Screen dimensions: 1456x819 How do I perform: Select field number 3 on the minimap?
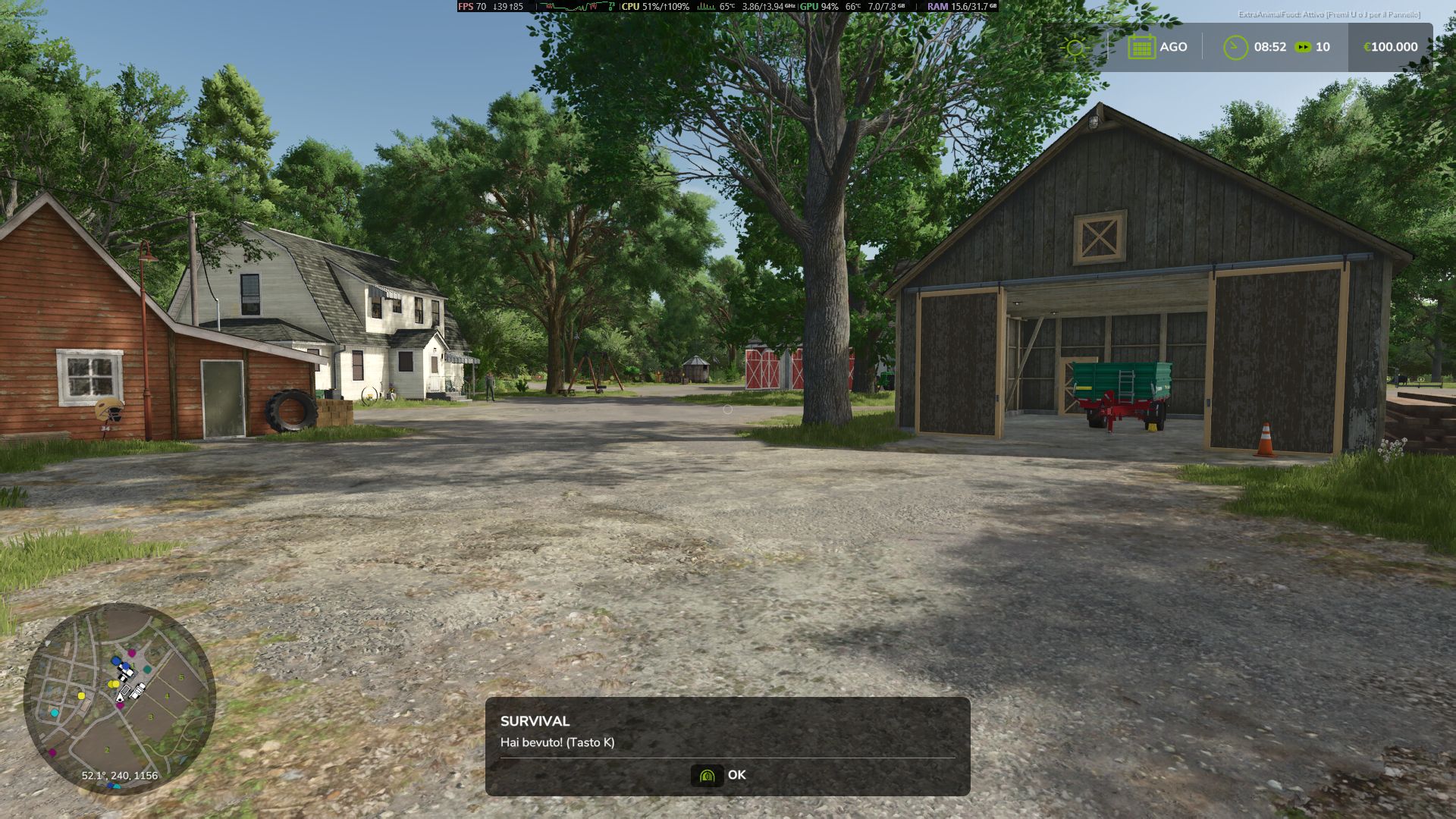click(x=152, y=717)
